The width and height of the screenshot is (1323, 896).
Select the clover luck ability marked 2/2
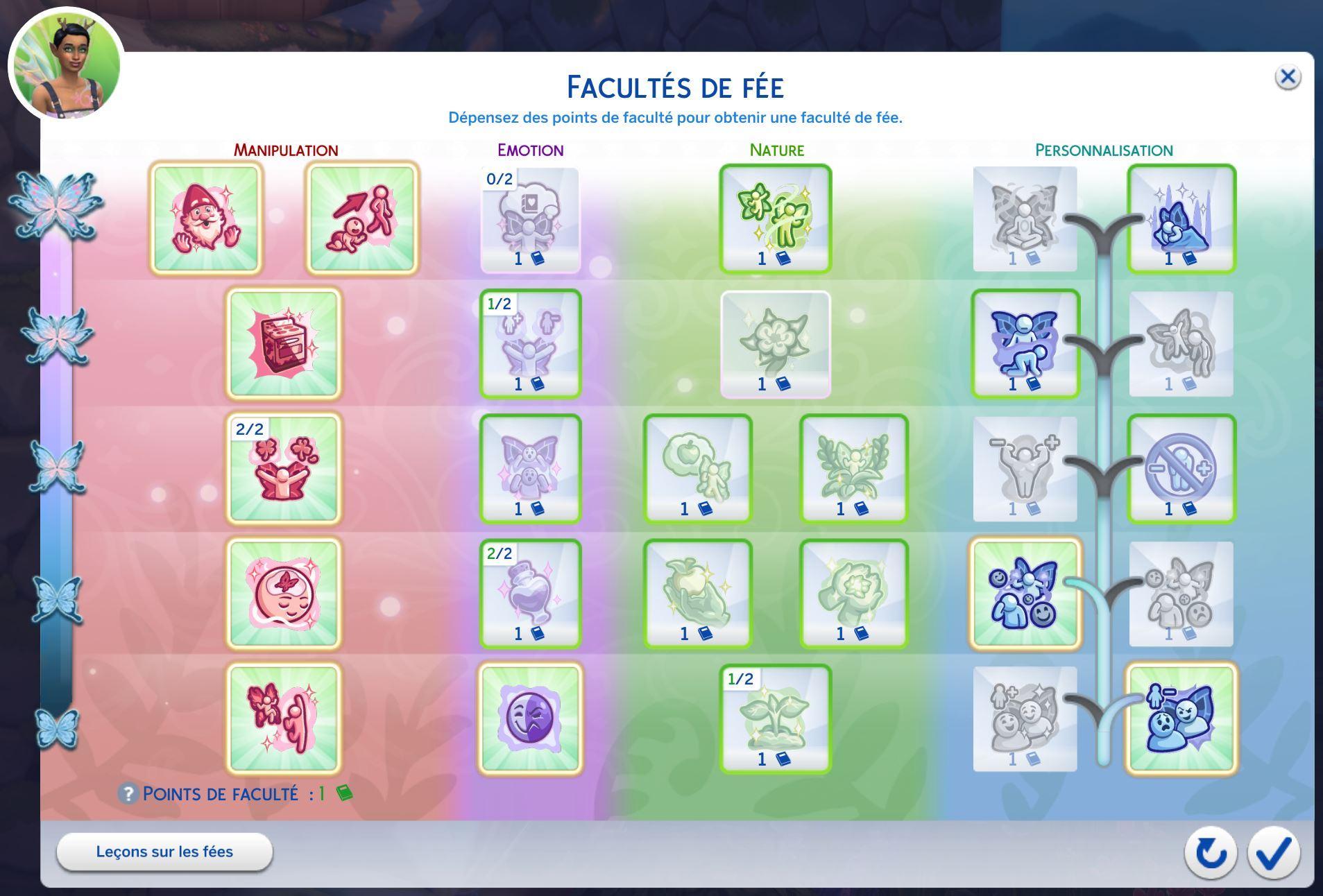coord(284,469)
